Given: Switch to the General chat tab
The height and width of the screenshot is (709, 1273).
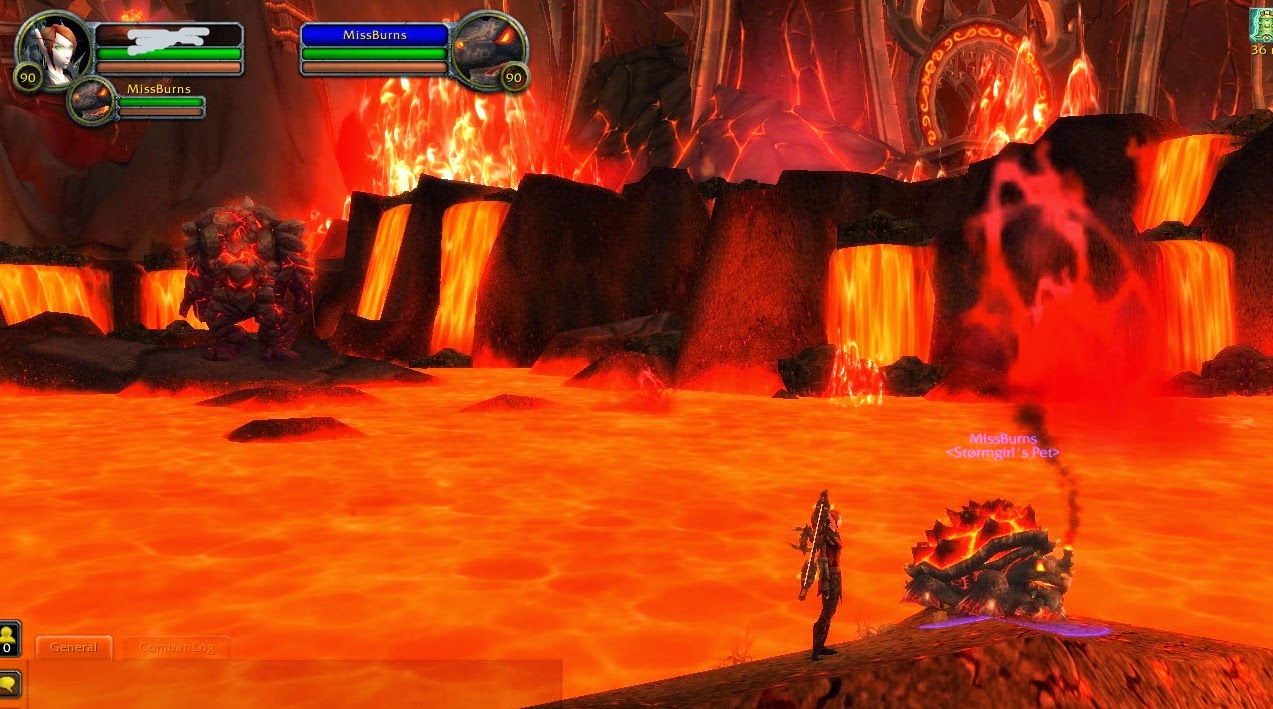Looking at the screenshot, I should (74, 647).
